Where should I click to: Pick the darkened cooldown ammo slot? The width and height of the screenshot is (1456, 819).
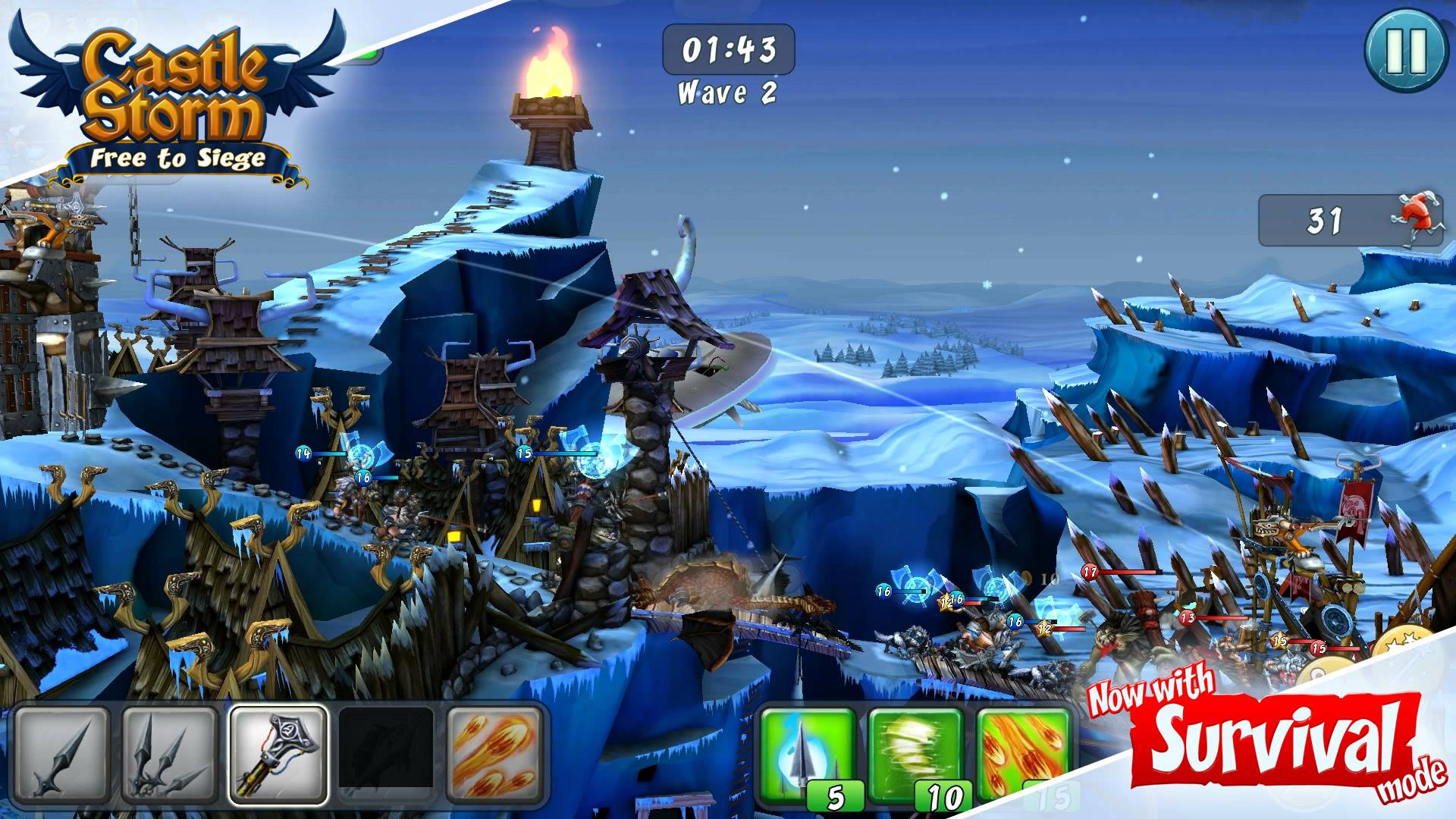click(x=387, y=753)
